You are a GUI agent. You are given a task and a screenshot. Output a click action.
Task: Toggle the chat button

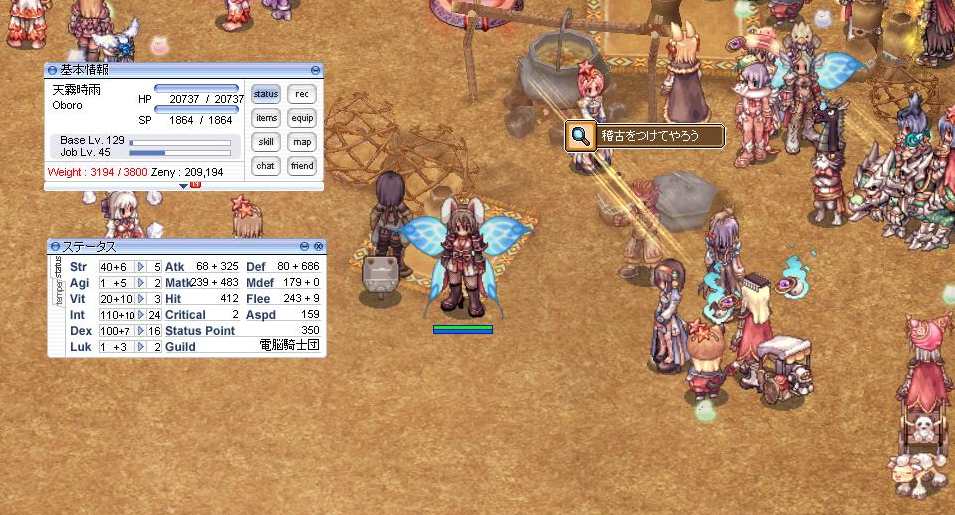pyautogui.click(x=265, y=166)
